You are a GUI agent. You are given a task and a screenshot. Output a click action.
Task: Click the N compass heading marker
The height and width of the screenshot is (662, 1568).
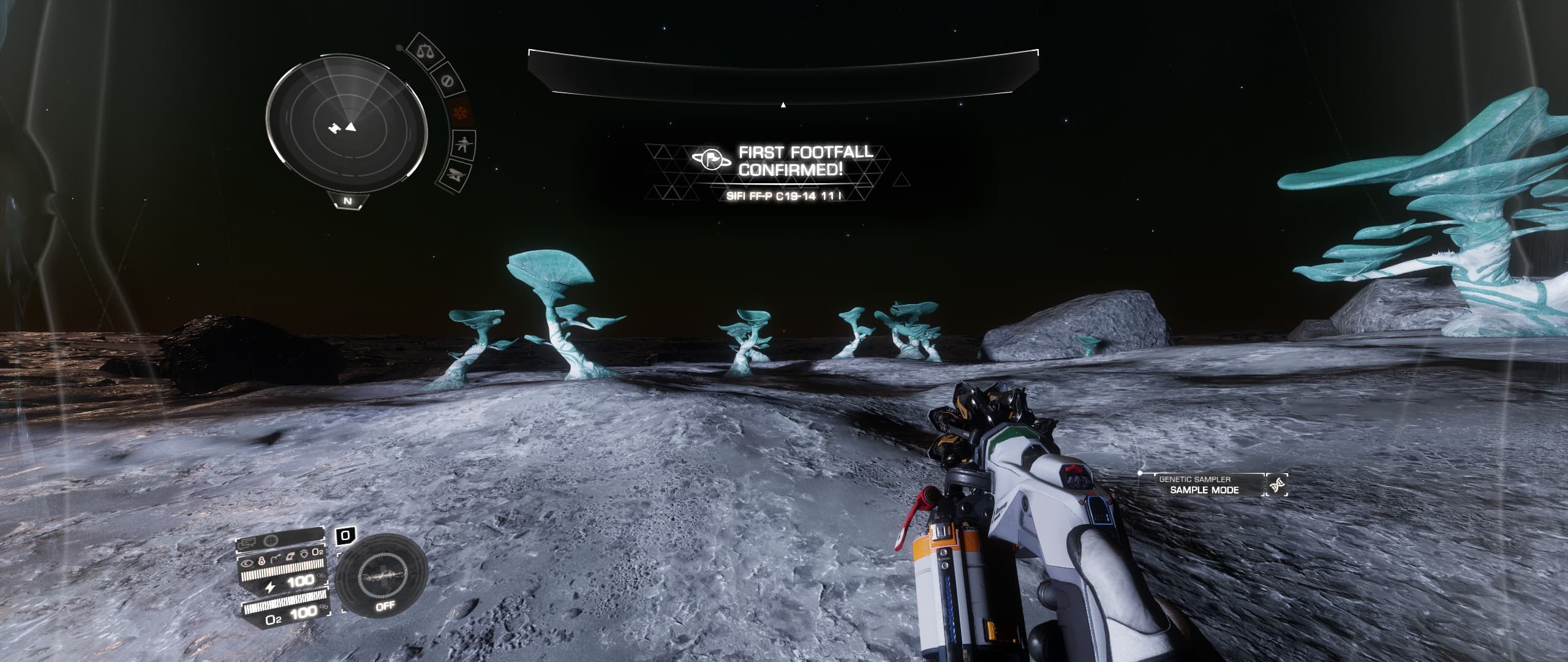pyautogui.click(x=347, y=201)
